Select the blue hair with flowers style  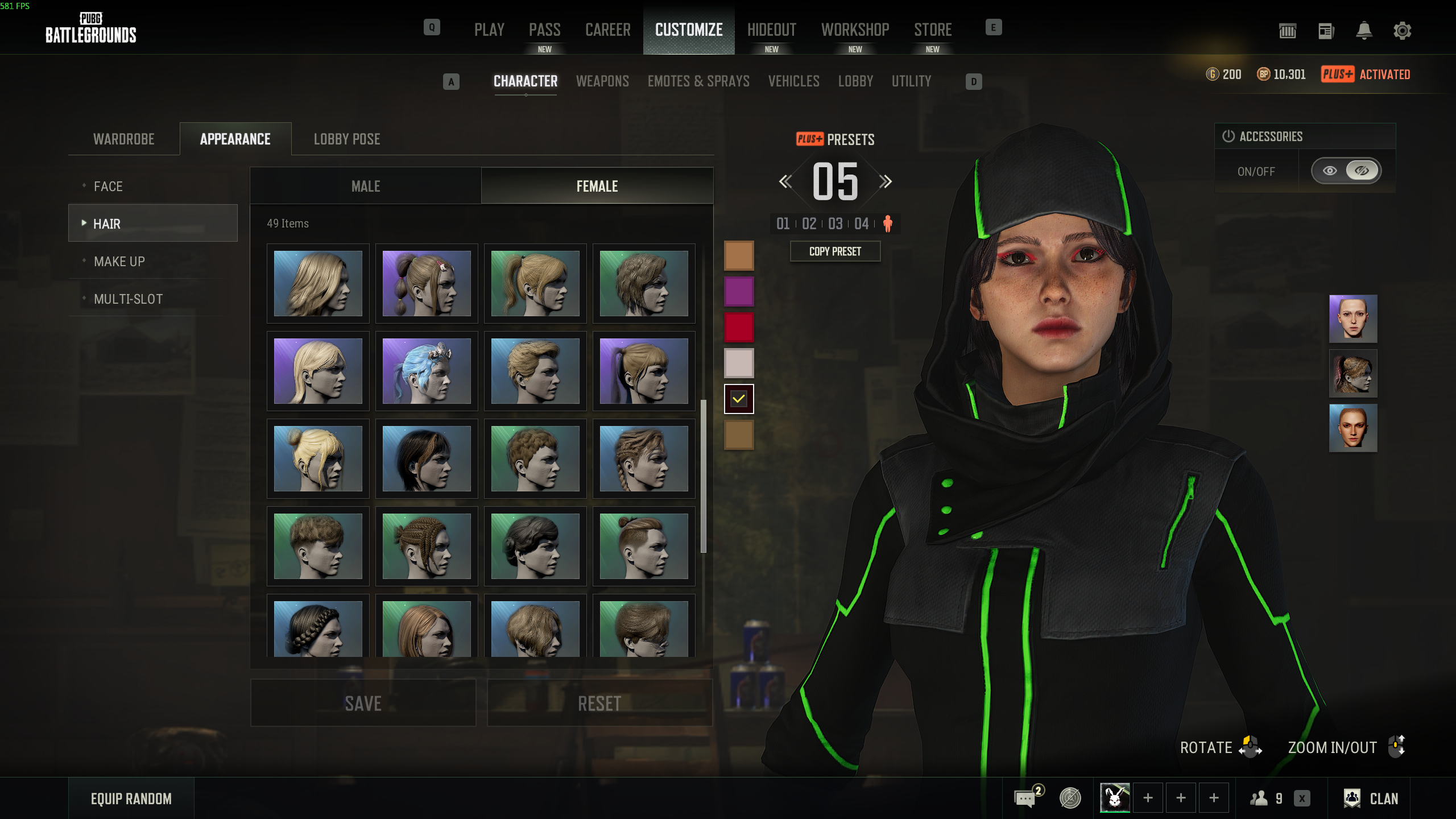(427, 371)
